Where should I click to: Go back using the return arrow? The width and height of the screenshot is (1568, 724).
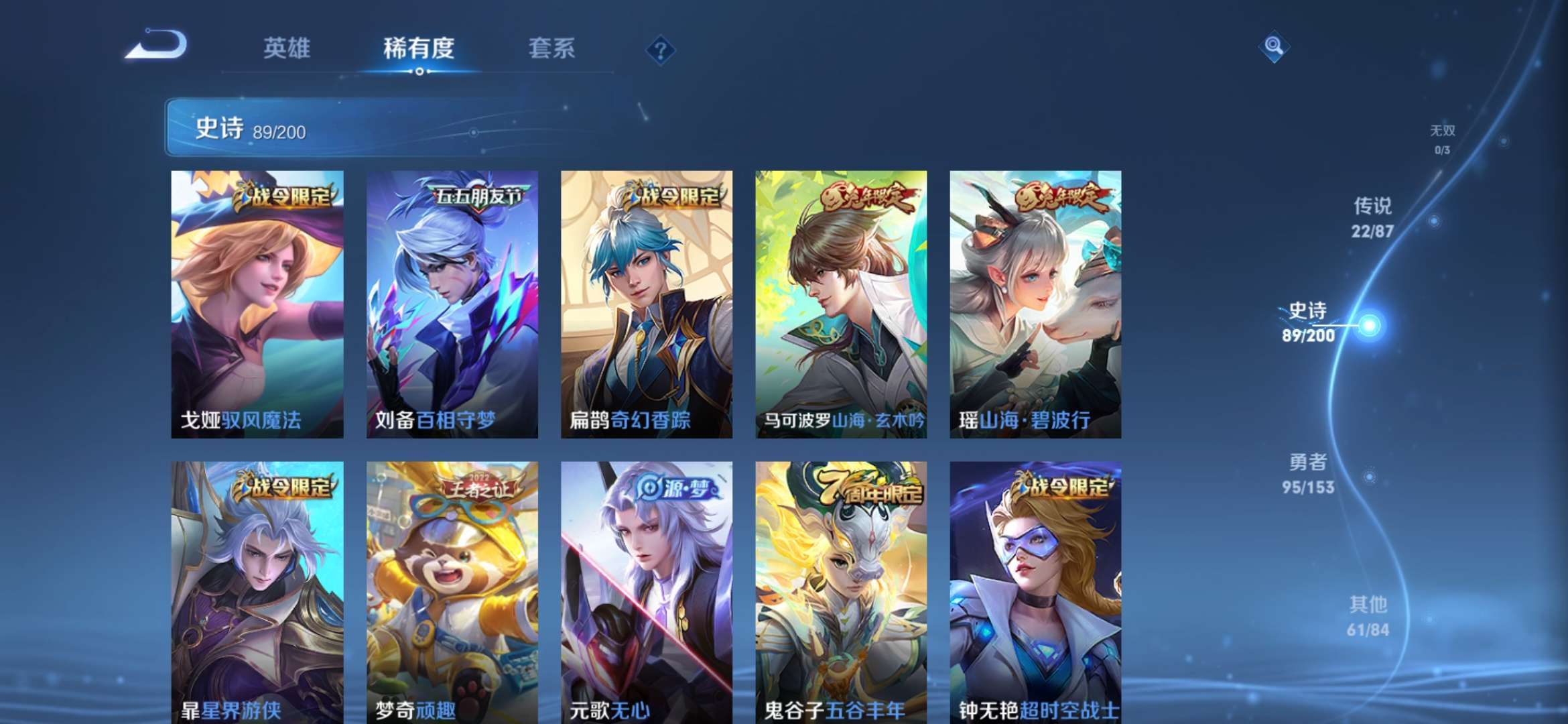[157, 46]
